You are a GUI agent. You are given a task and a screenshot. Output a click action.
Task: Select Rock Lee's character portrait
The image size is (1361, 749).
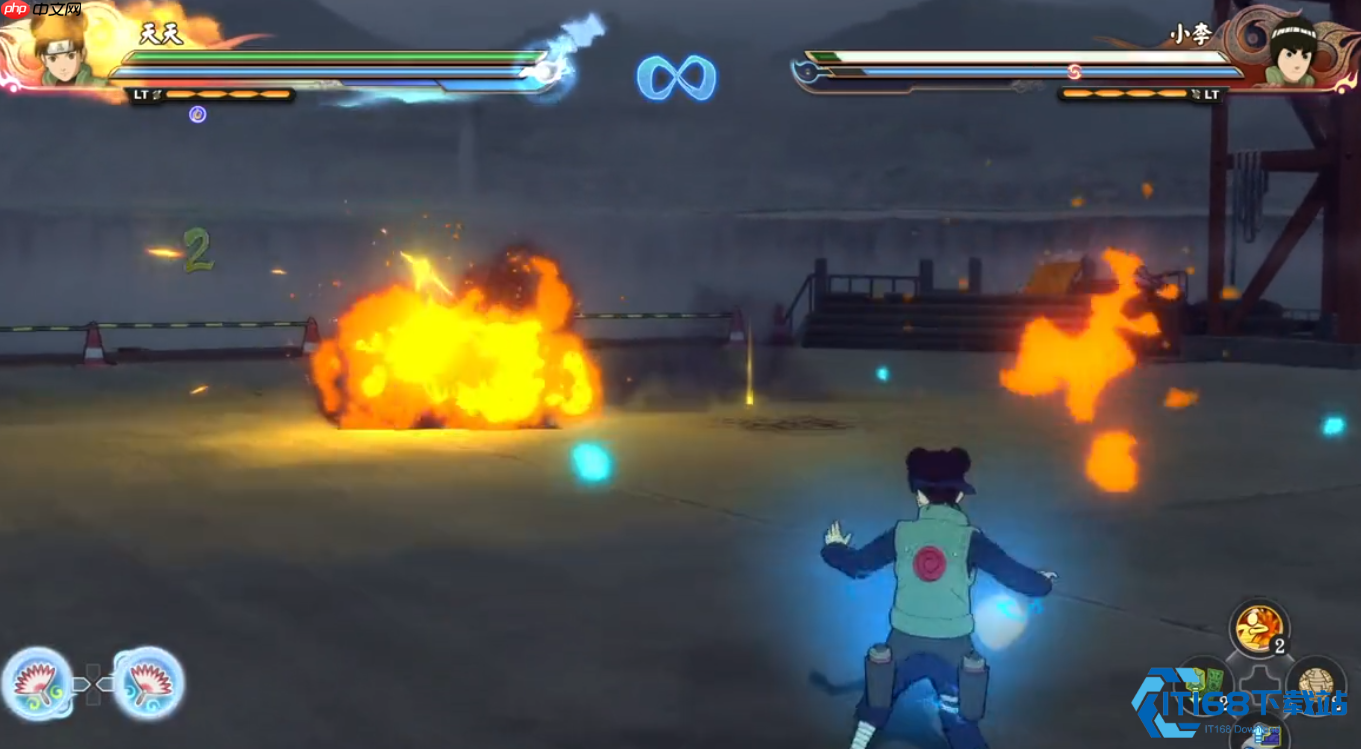[1292, 50]
